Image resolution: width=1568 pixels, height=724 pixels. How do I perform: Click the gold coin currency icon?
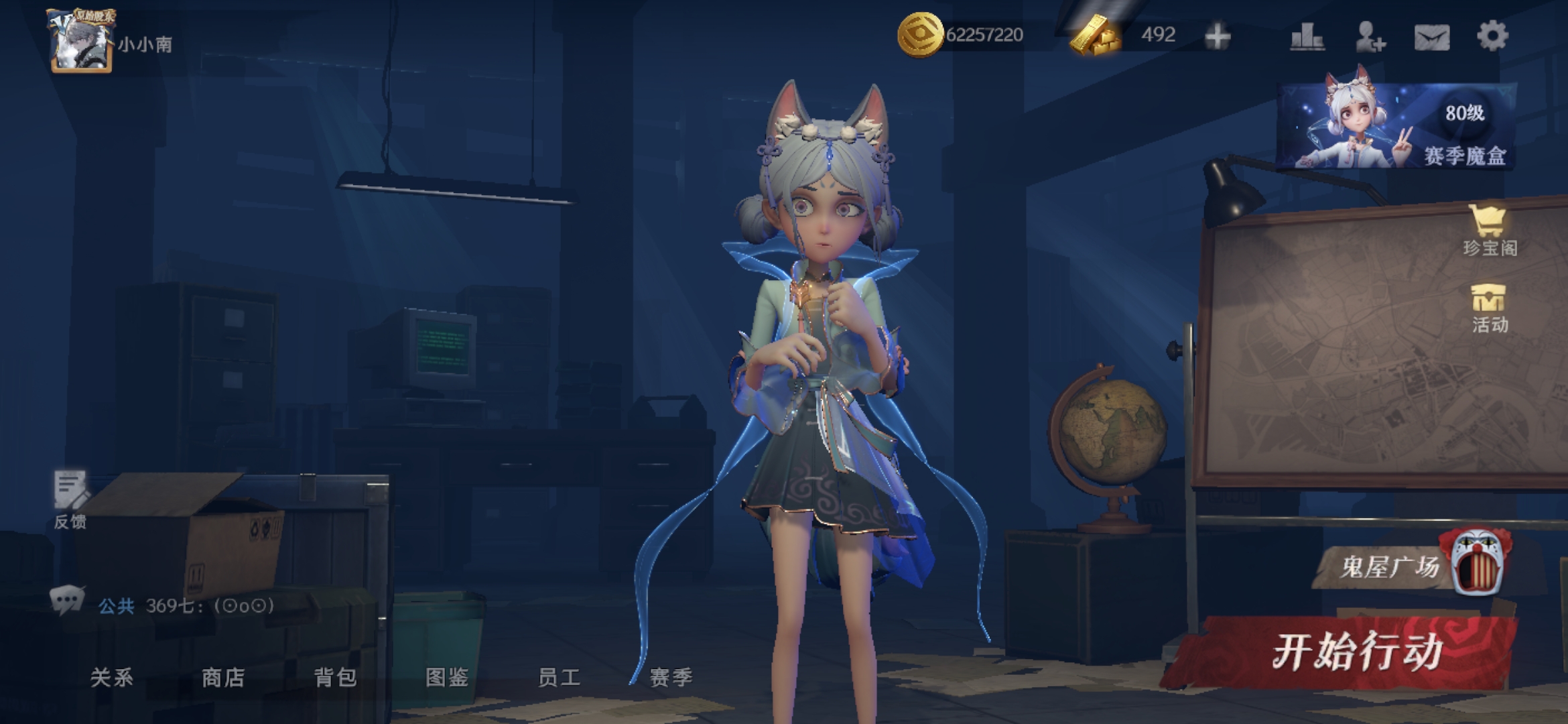coord(919,35)
